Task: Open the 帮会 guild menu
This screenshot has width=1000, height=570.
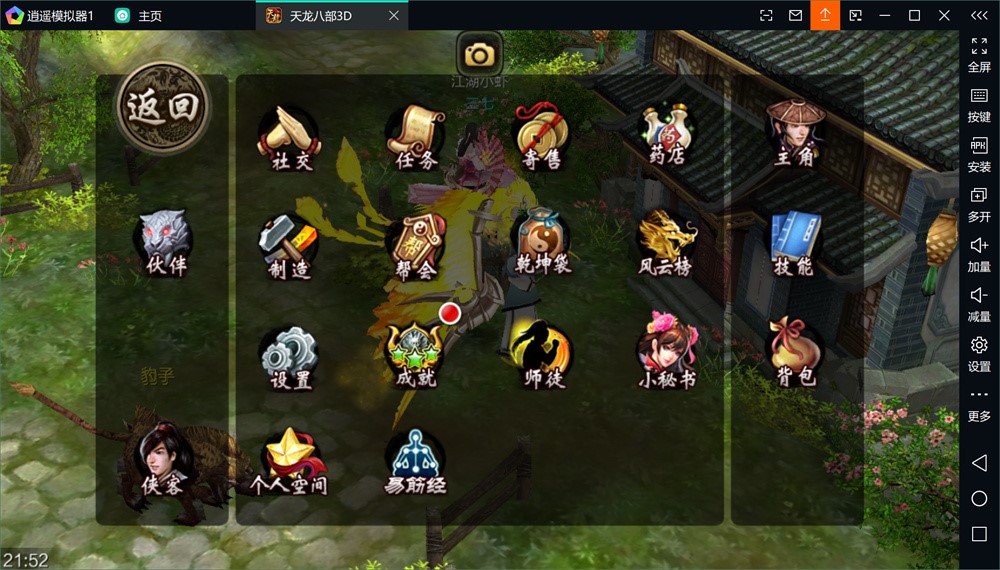Action: (x=416, y=247)
